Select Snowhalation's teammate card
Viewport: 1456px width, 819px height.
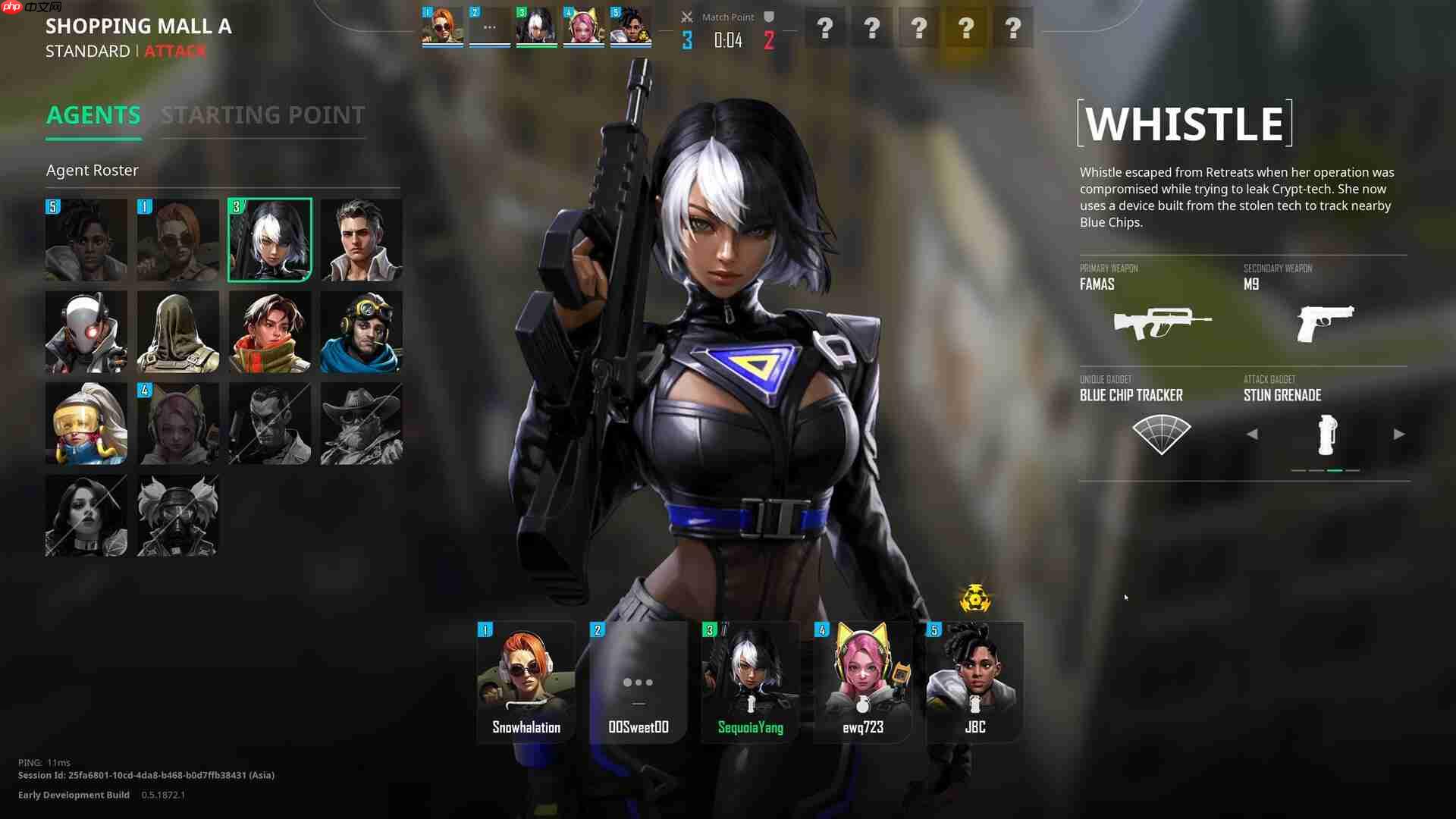[526, 682]
